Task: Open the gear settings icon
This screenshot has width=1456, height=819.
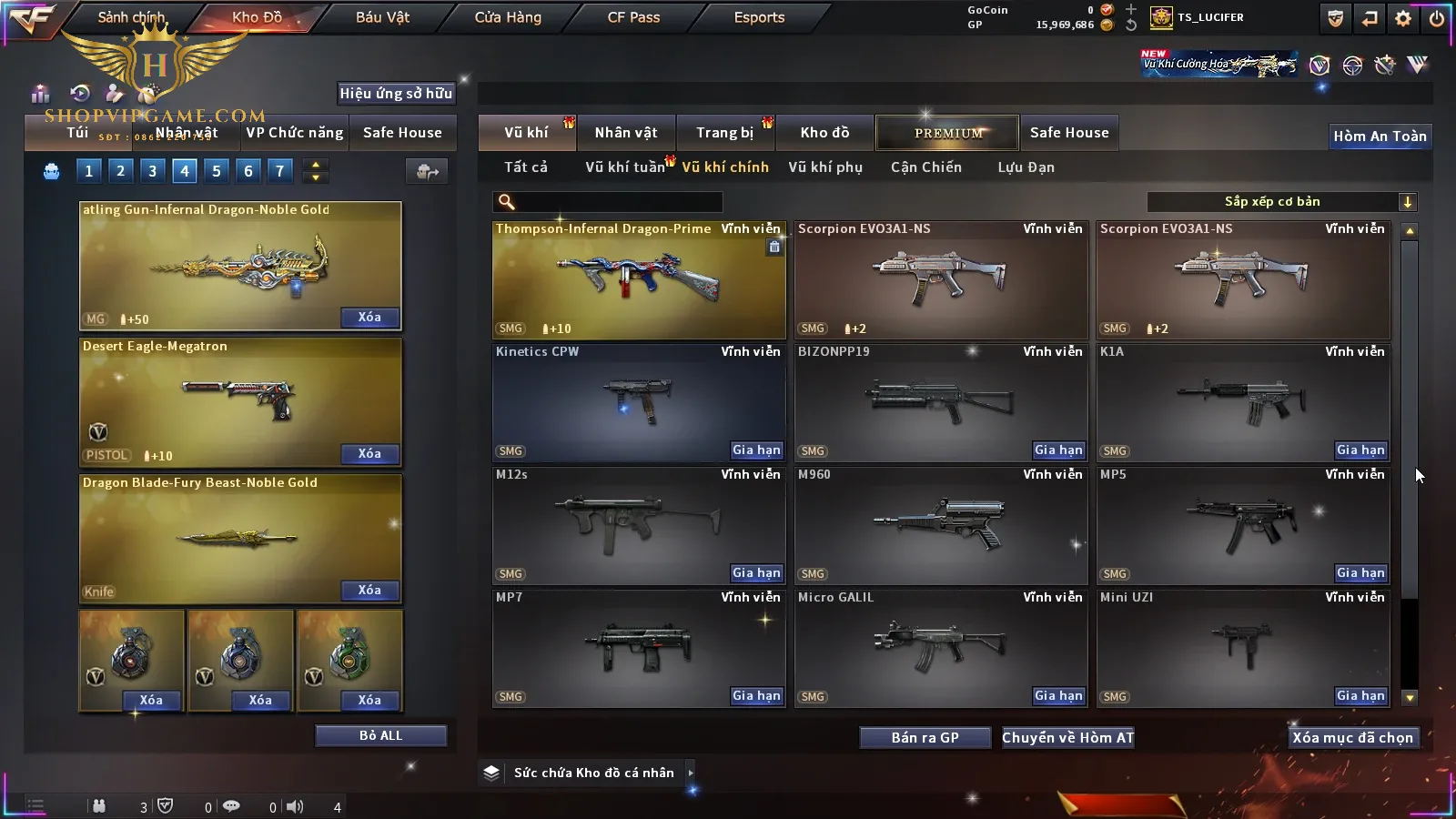Action: pyautogui.click(x=1403, y=18)
